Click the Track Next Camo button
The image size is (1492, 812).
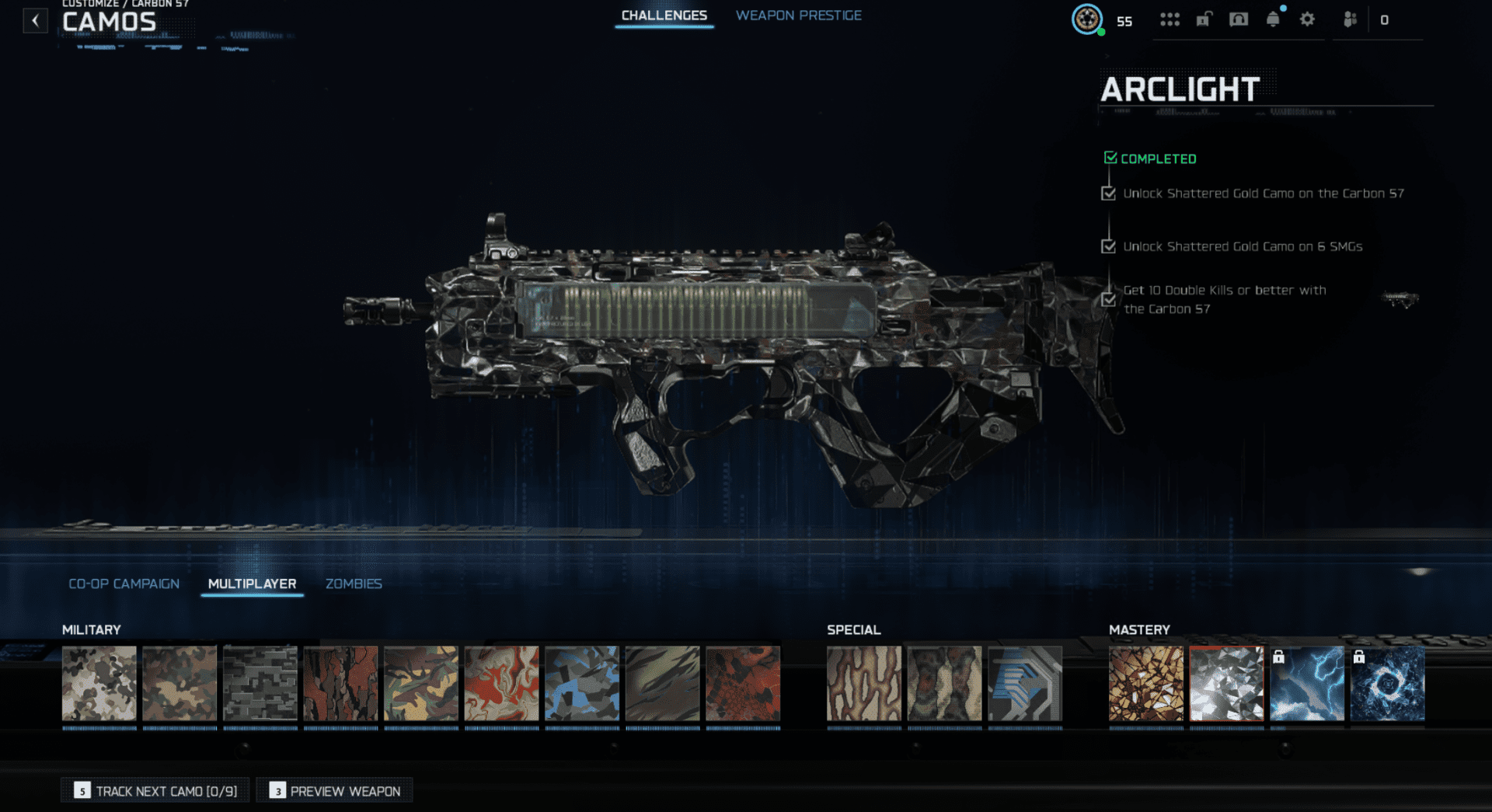click(155, 790)
